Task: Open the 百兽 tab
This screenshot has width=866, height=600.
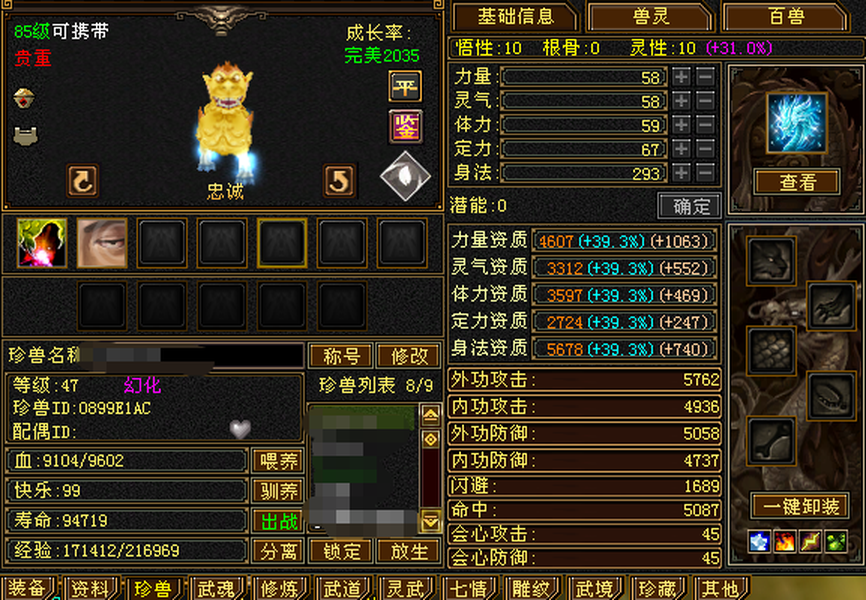Action: coord(786,17)
